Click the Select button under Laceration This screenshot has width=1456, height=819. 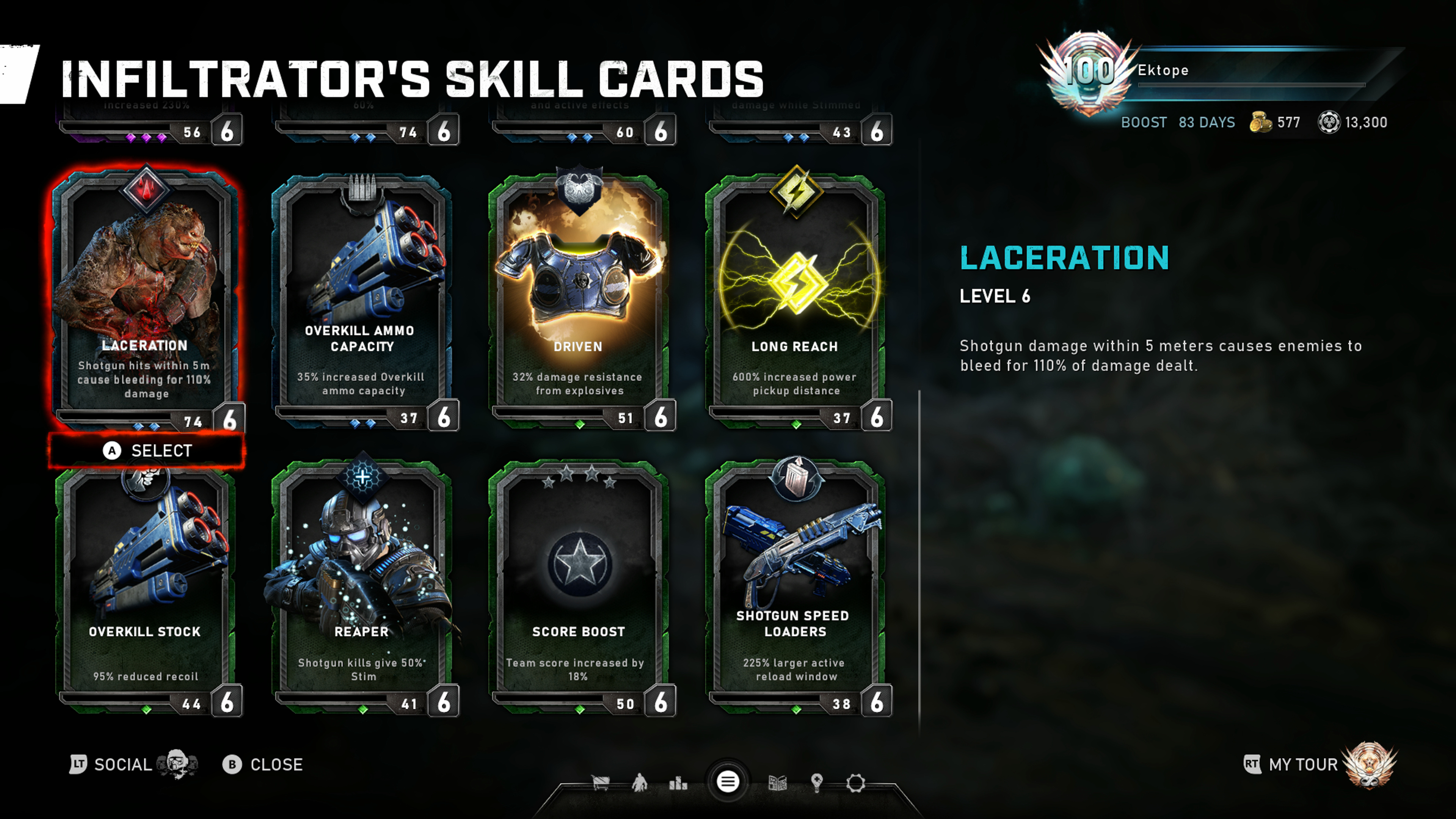click(x=147, y=450)
